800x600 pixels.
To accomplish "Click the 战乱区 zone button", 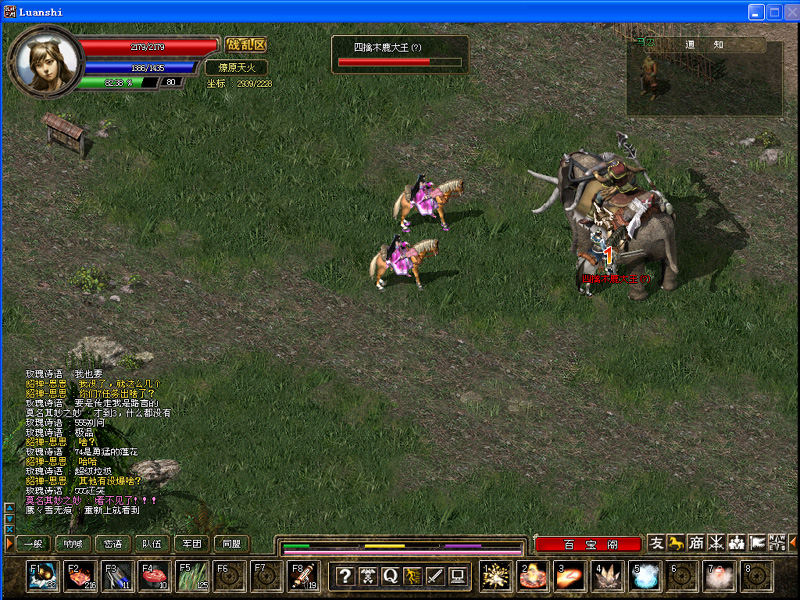I will click(x=246, y=45).
